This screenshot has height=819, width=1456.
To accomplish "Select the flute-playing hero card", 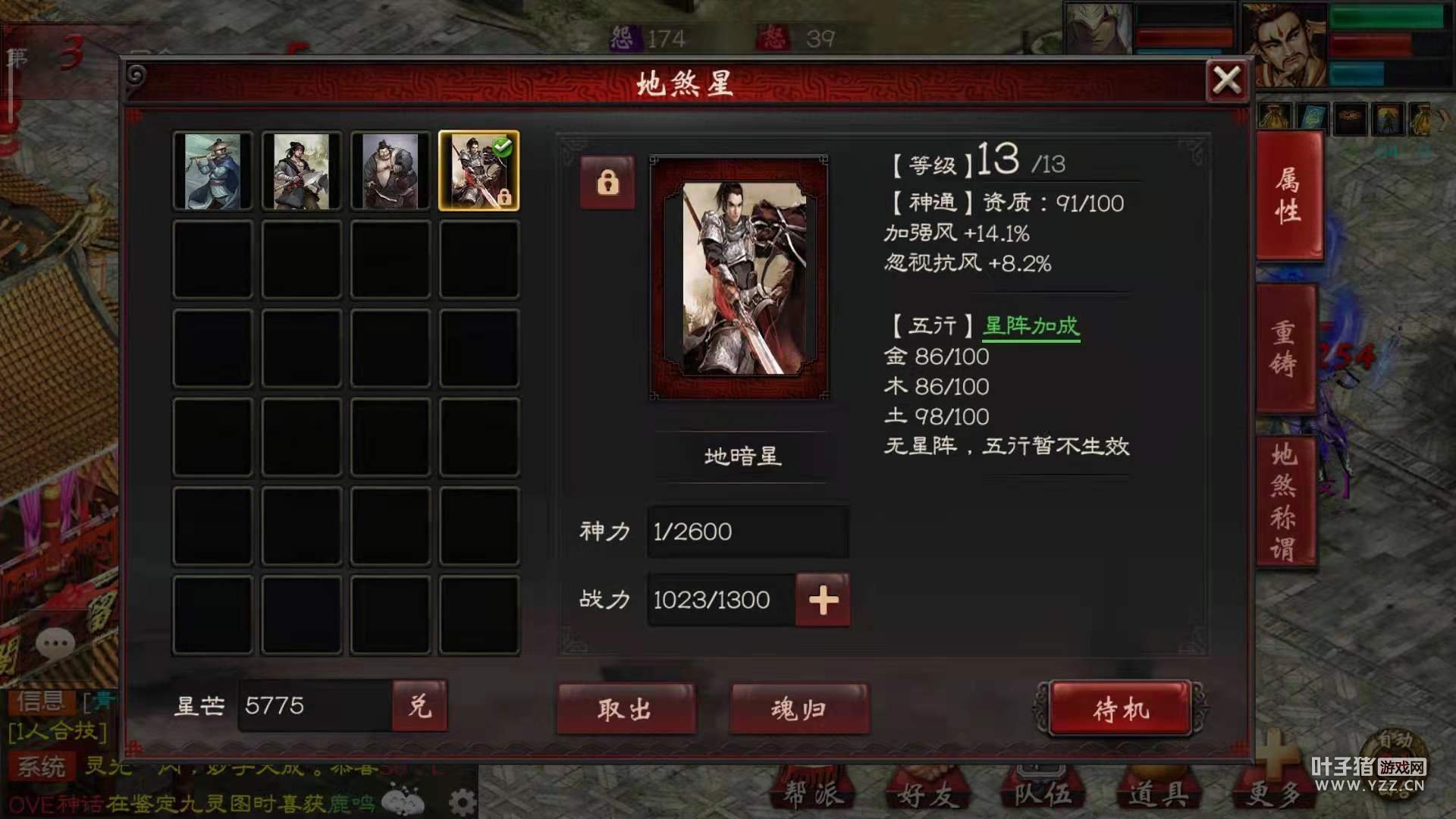I will tap(212, 171).
